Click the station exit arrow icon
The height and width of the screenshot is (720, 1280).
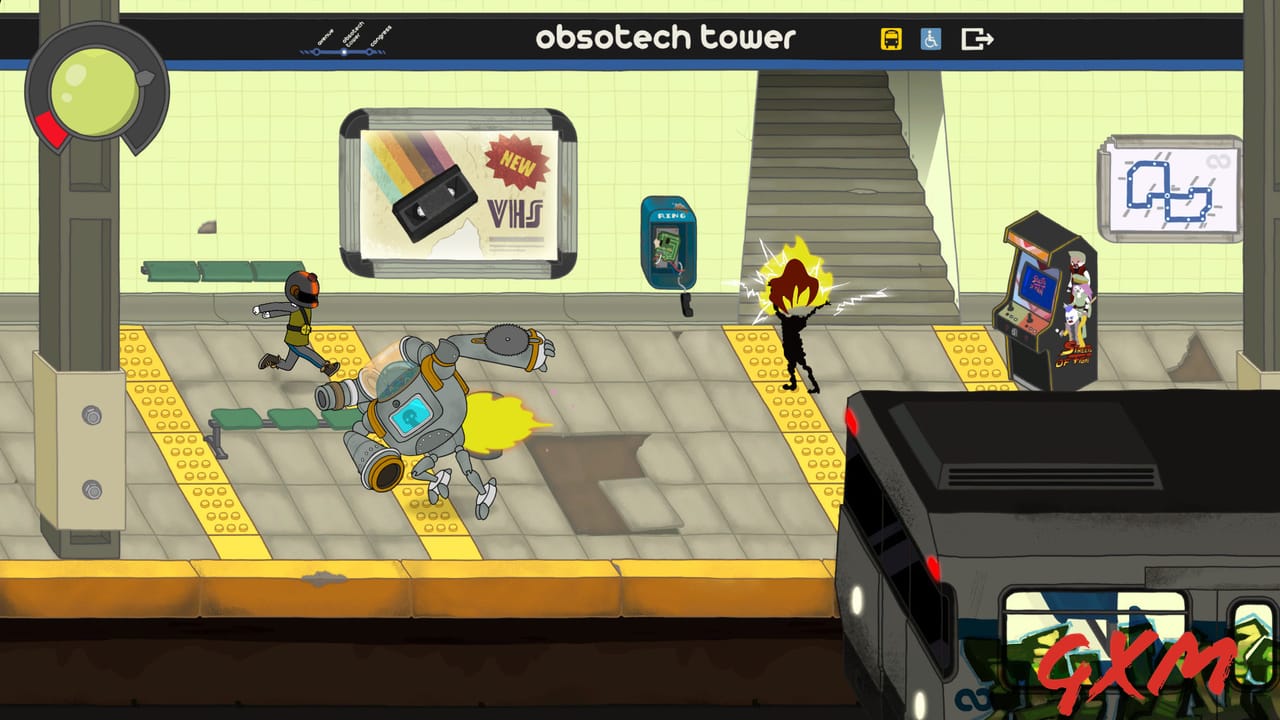974,38
